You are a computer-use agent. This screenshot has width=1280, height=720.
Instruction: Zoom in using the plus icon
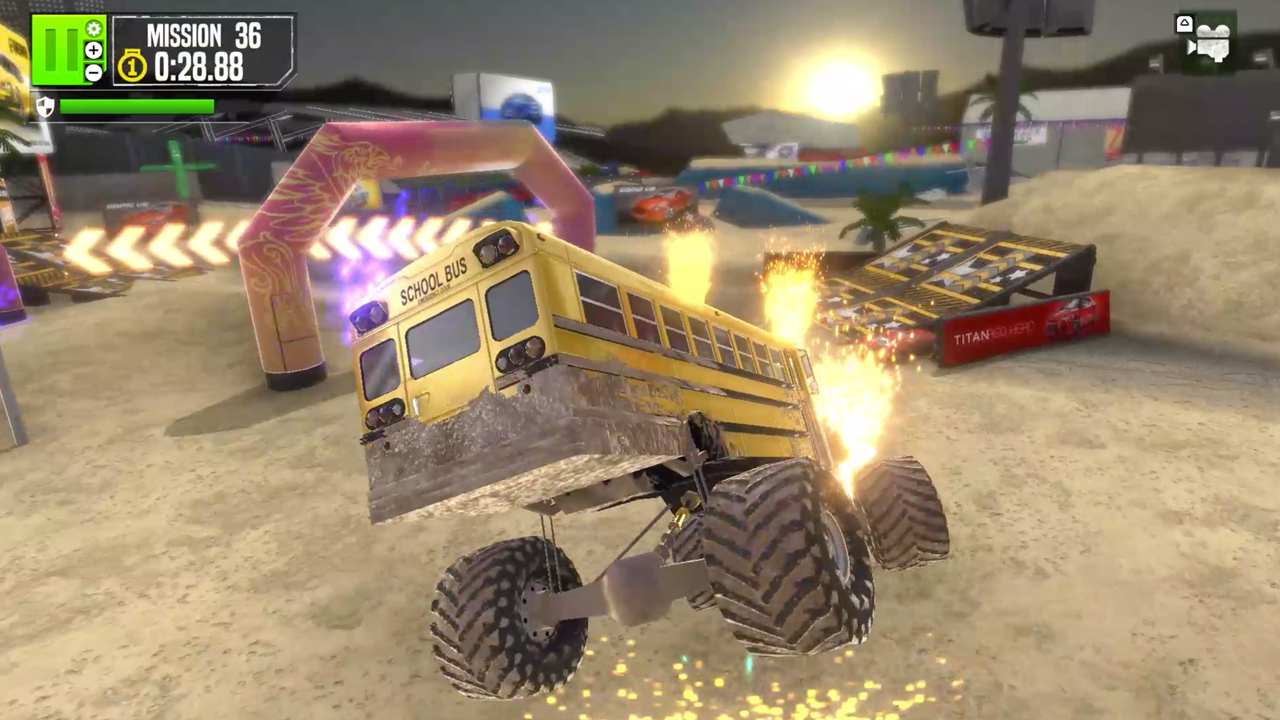click(x=93, y=50)
